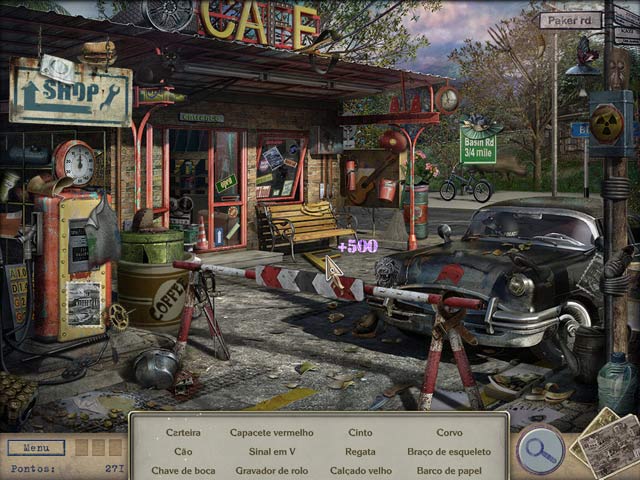Choose the 'Barco de papel' entry
The width and height of the screenshot is (640, 480).
[x=449, y=470]
